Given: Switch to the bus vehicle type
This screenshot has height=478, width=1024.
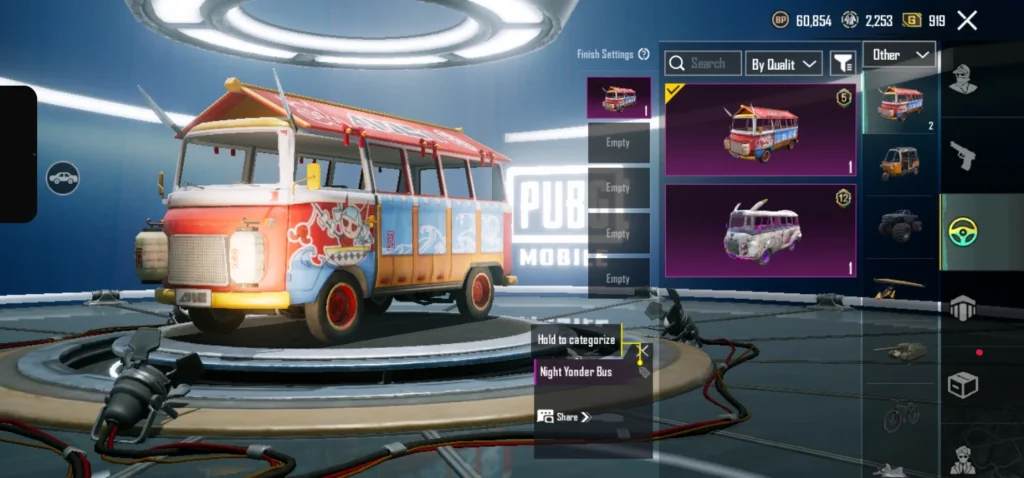Looking at the screenshot, I should coord(900,103).
